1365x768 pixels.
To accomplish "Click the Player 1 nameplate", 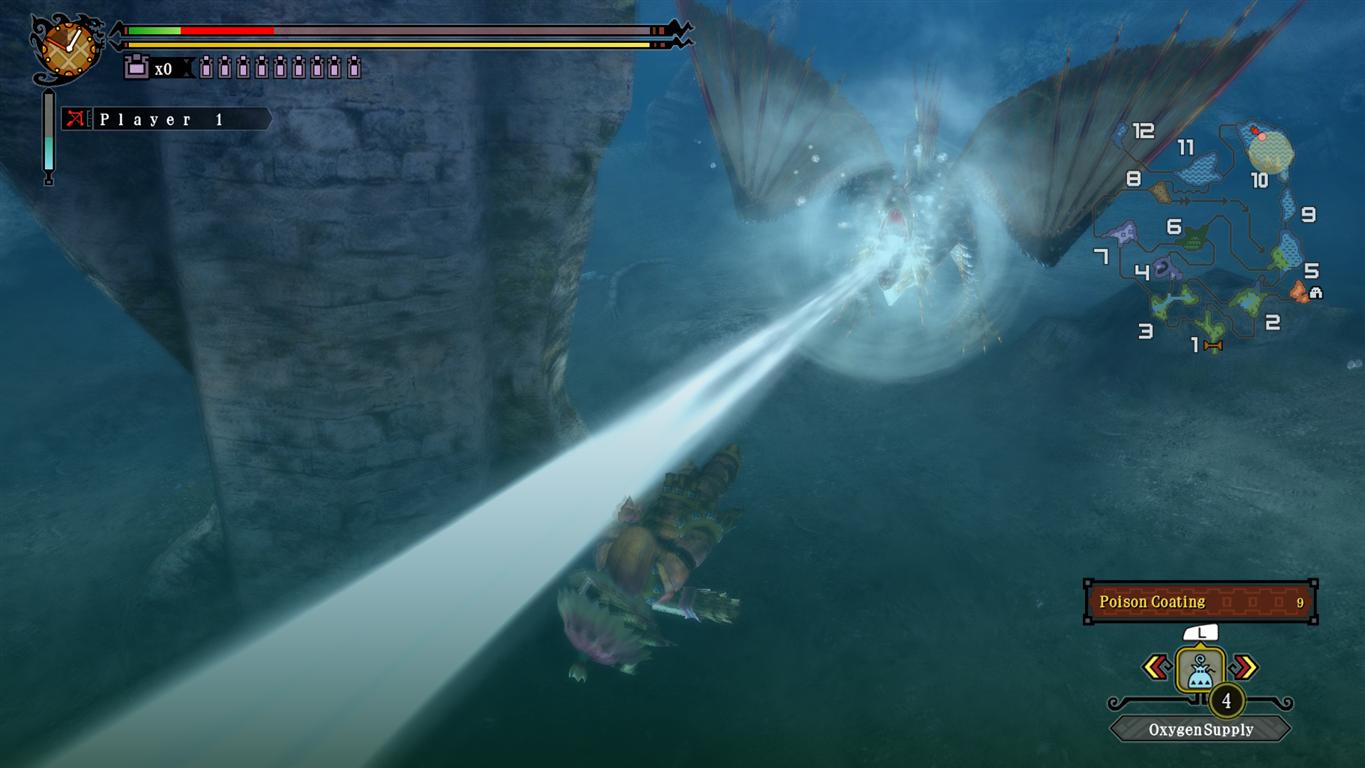I will [x=160, y=120].
